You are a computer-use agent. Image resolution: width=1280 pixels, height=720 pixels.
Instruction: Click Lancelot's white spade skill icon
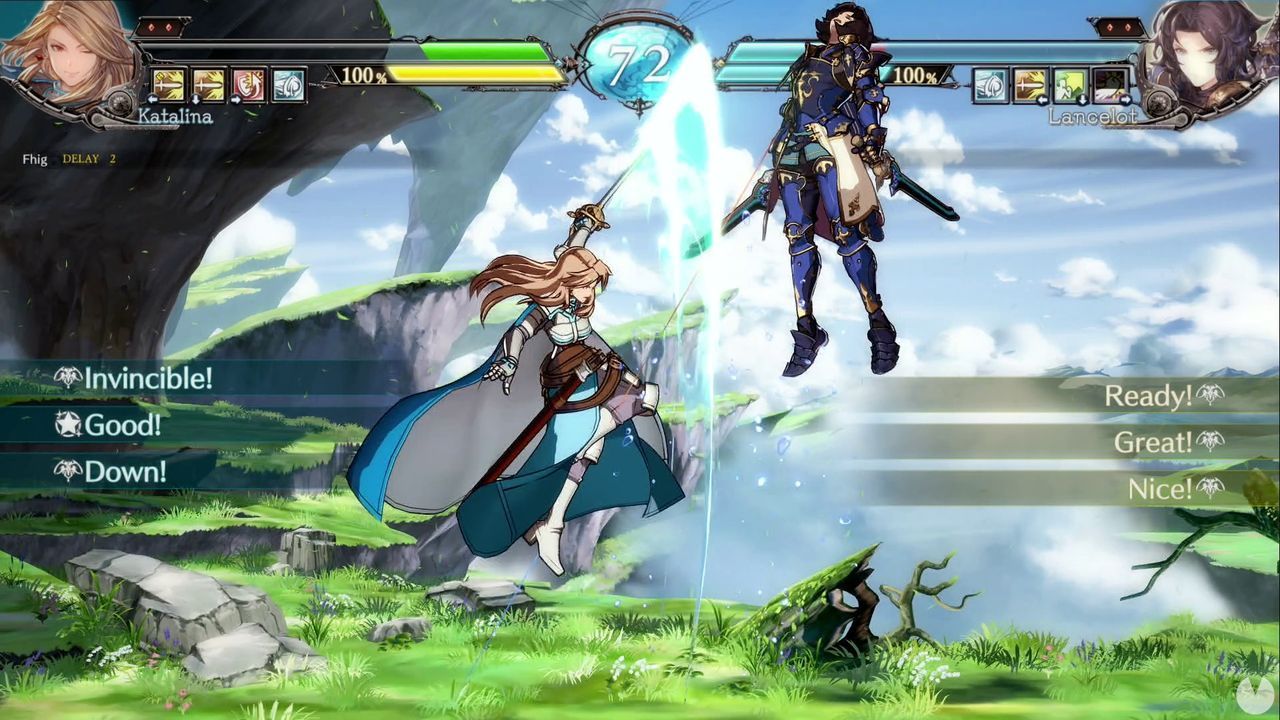(990, 86)
